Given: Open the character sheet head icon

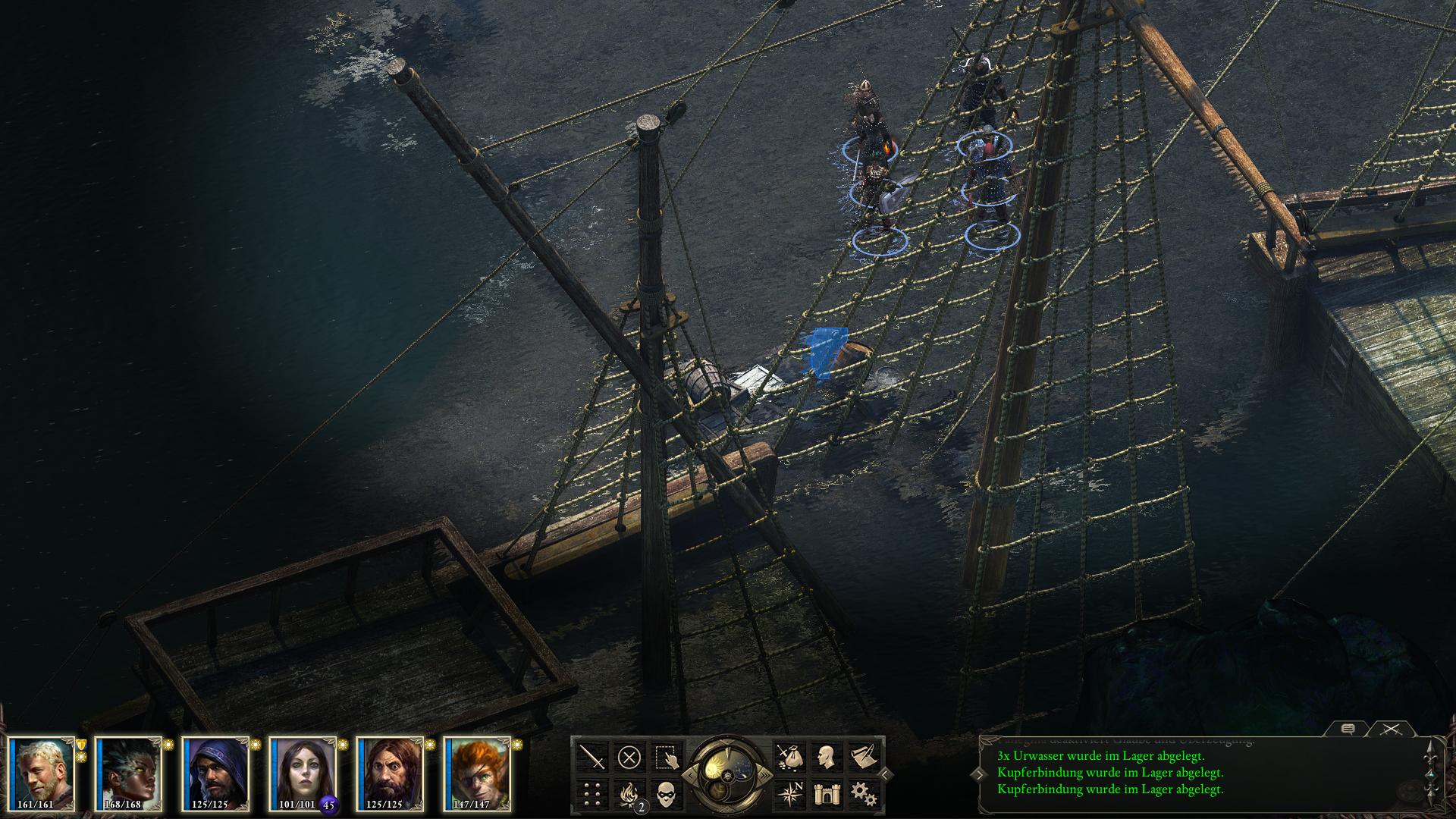Looking at the screenshot, I should point(826,757).
